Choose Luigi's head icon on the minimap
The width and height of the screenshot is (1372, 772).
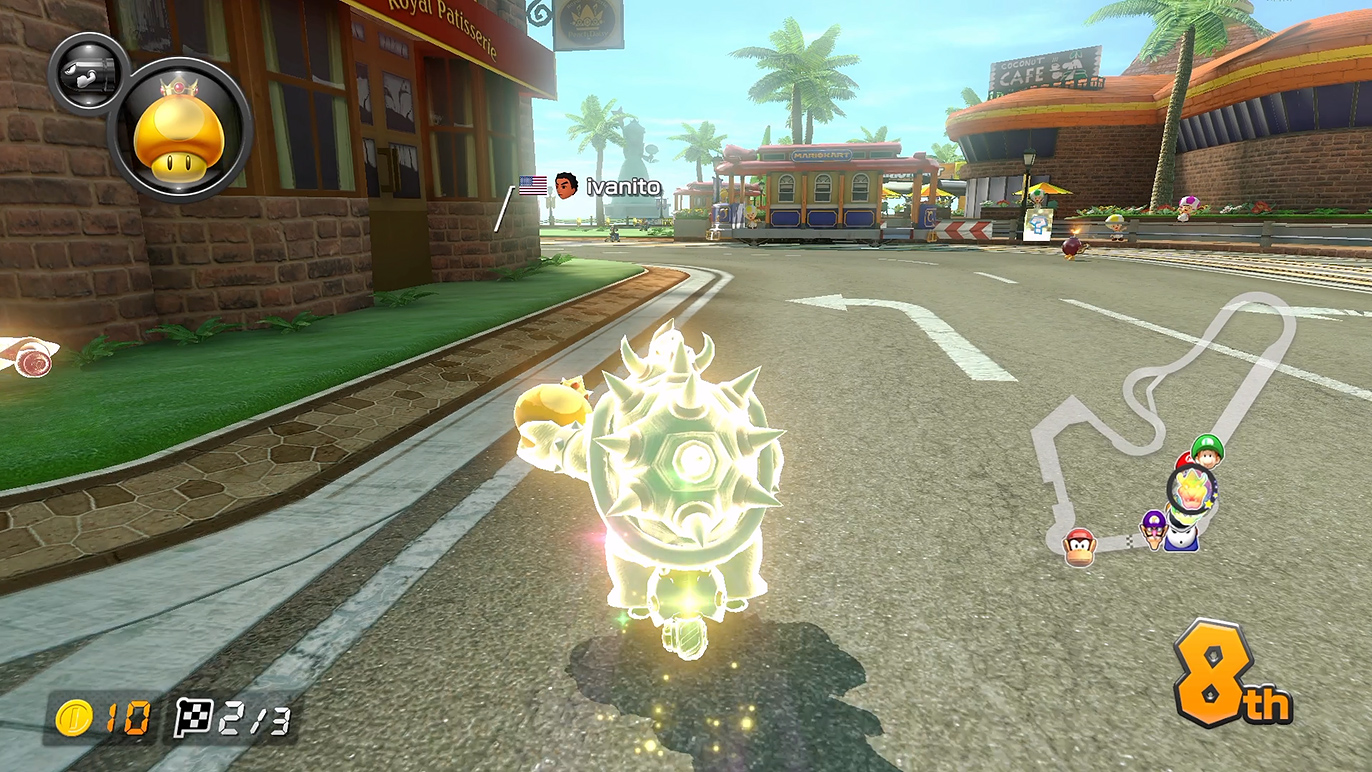point(1208,451)
